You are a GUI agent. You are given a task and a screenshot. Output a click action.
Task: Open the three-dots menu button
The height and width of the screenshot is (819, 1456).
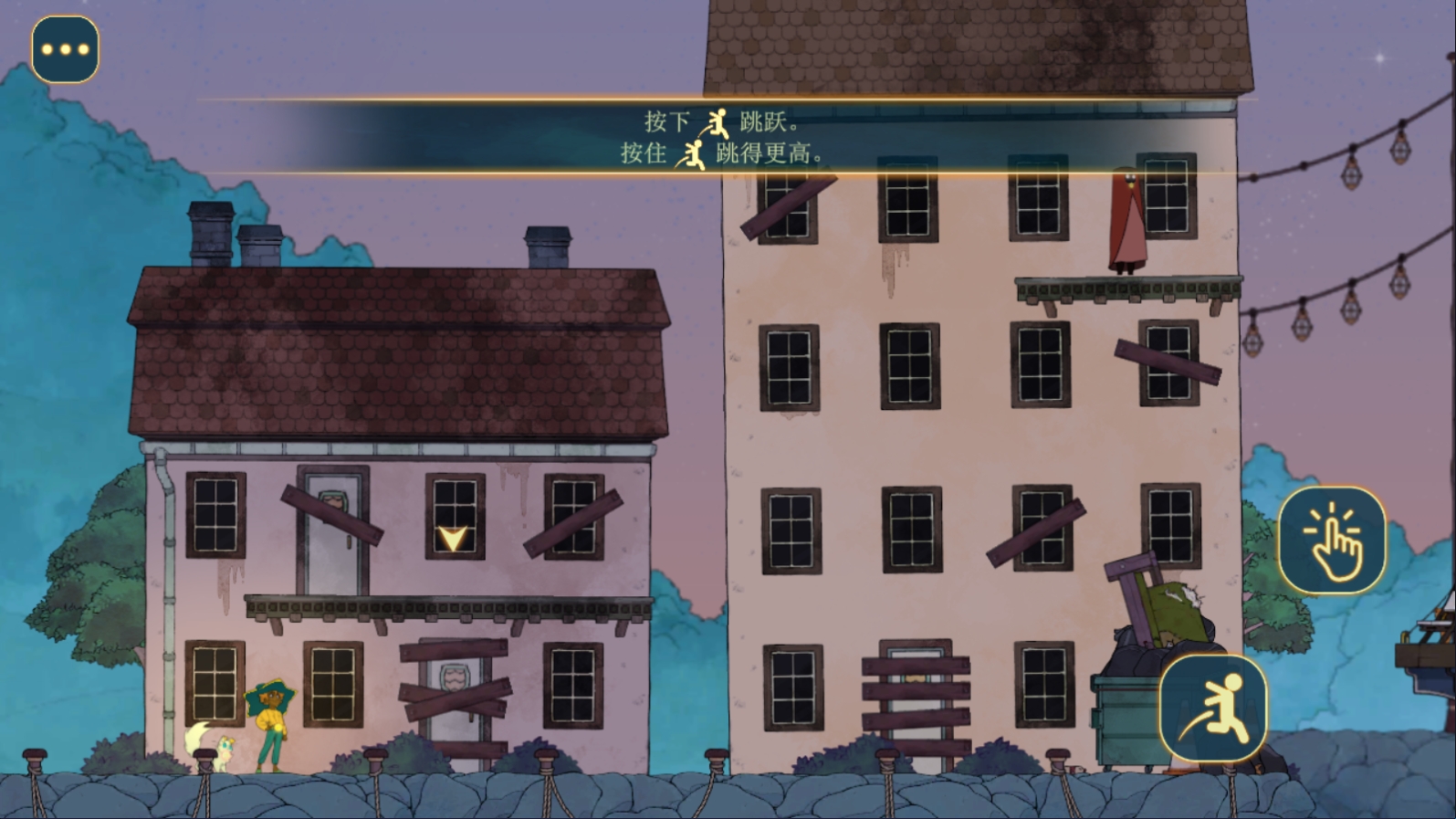coord(65,49)
